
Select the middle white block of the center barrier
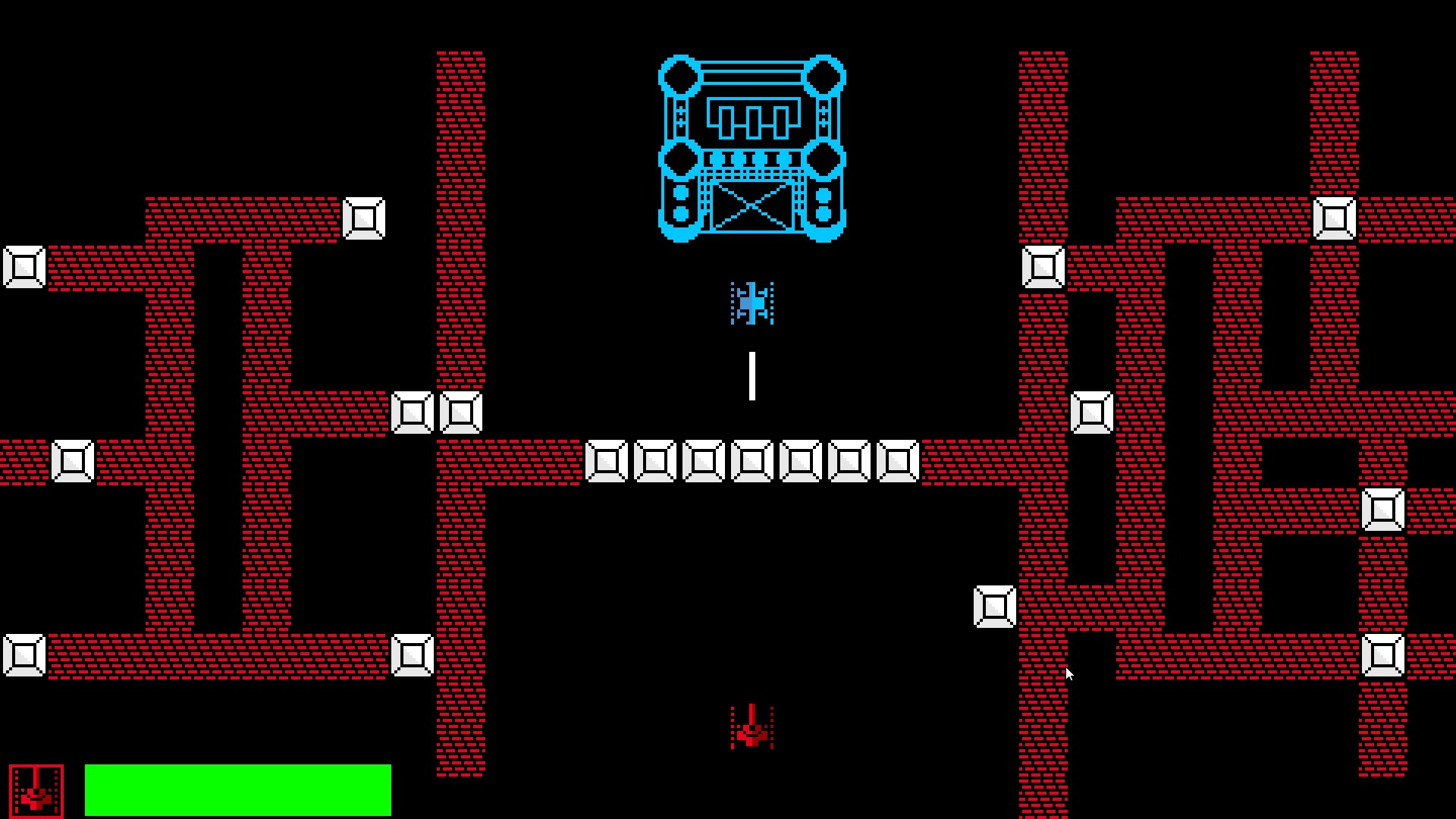(752, 460)
